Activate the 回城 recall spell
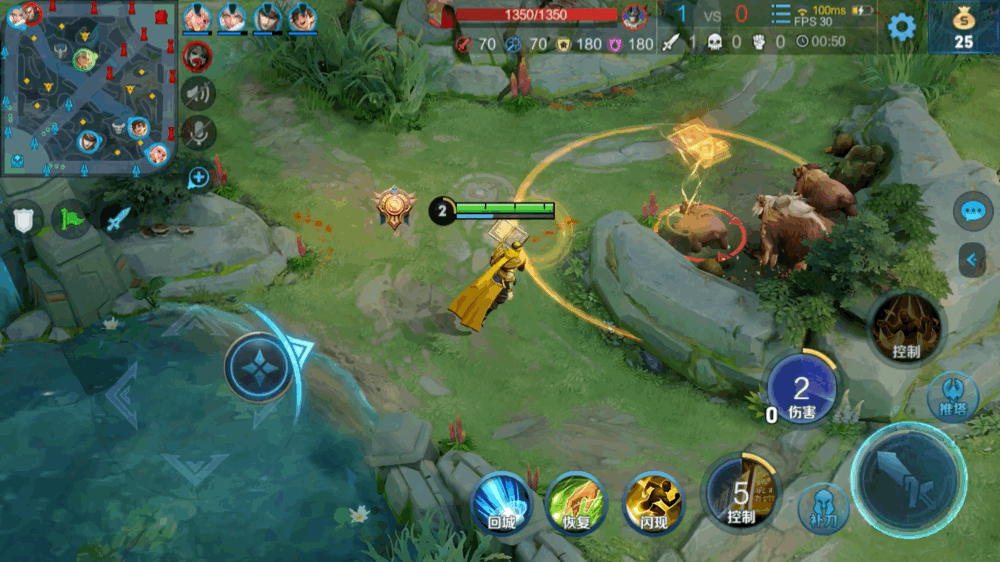 click(x=501, y=502)
